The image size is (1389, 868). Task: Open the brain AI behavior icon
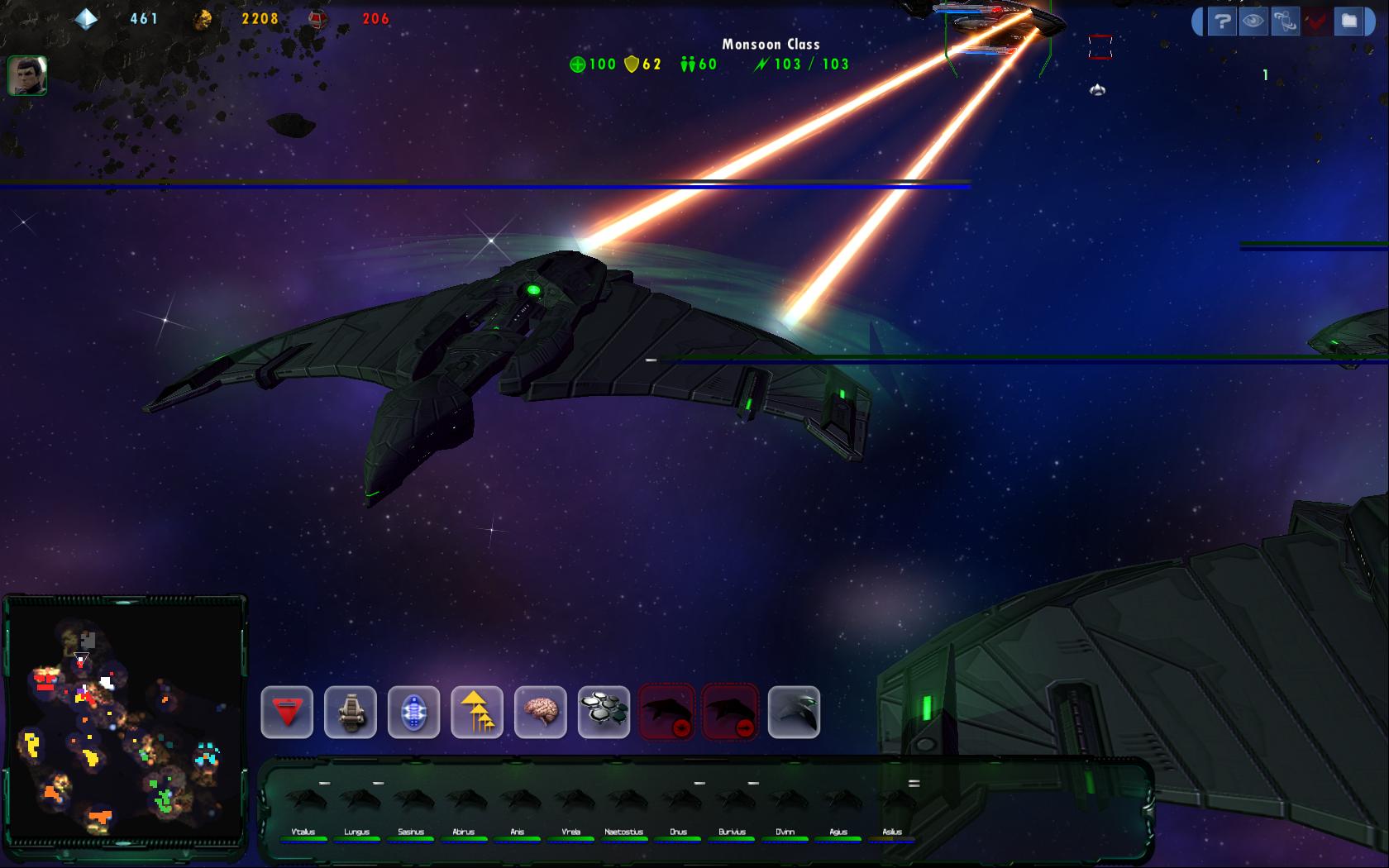[x=541, y=712]
